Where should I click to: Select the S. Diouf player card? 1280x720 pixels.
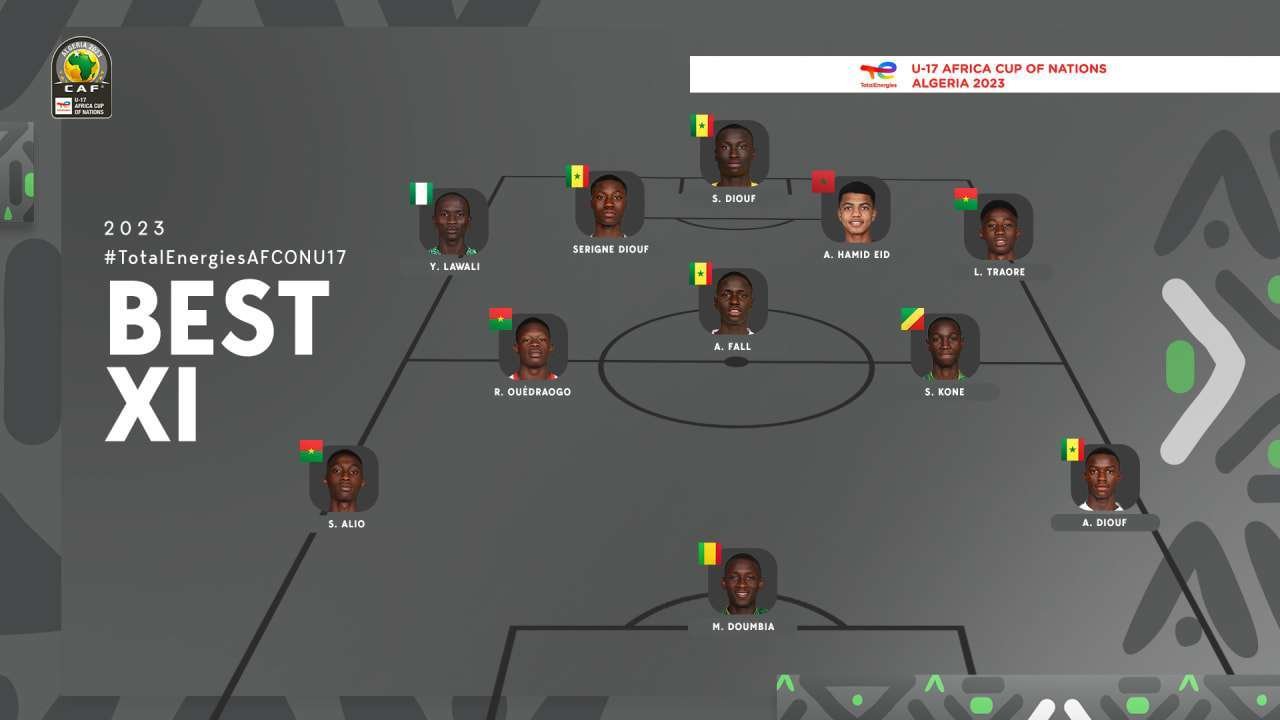coord(734,154)
